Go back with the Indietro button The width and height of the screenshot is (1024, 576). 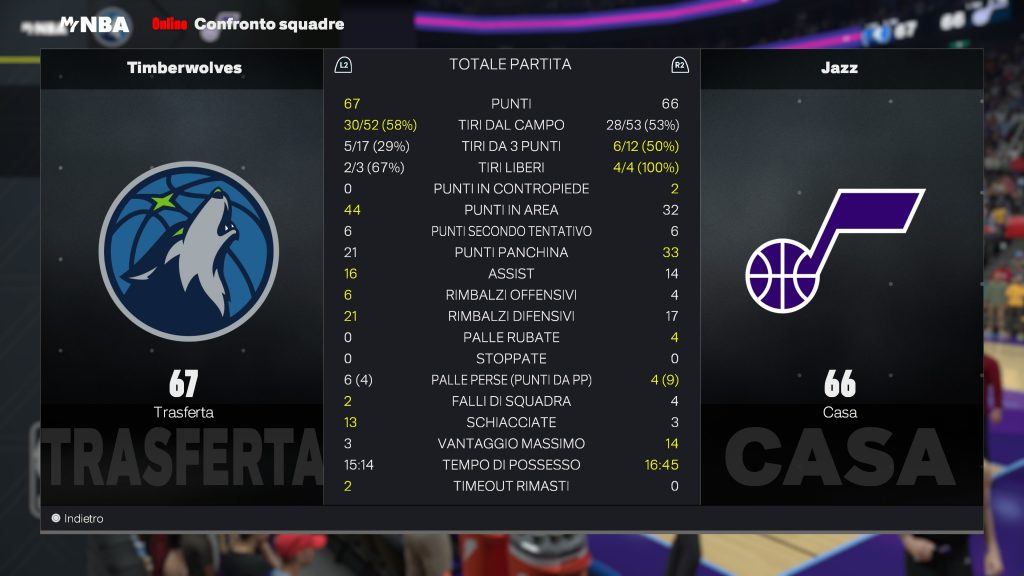coord(78,519)
